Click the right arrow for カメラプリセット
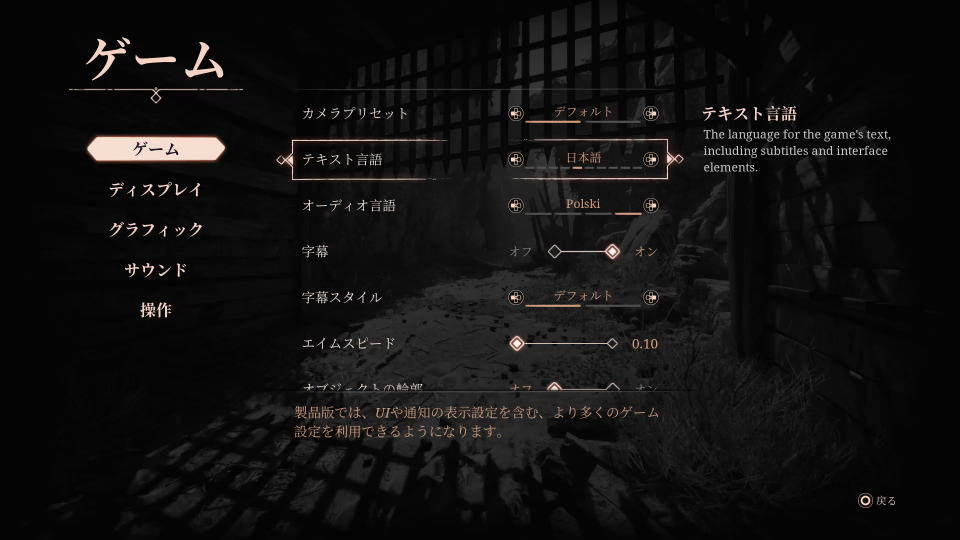The height and width of the screenshot is (540, 960). [x=651, y=113]
